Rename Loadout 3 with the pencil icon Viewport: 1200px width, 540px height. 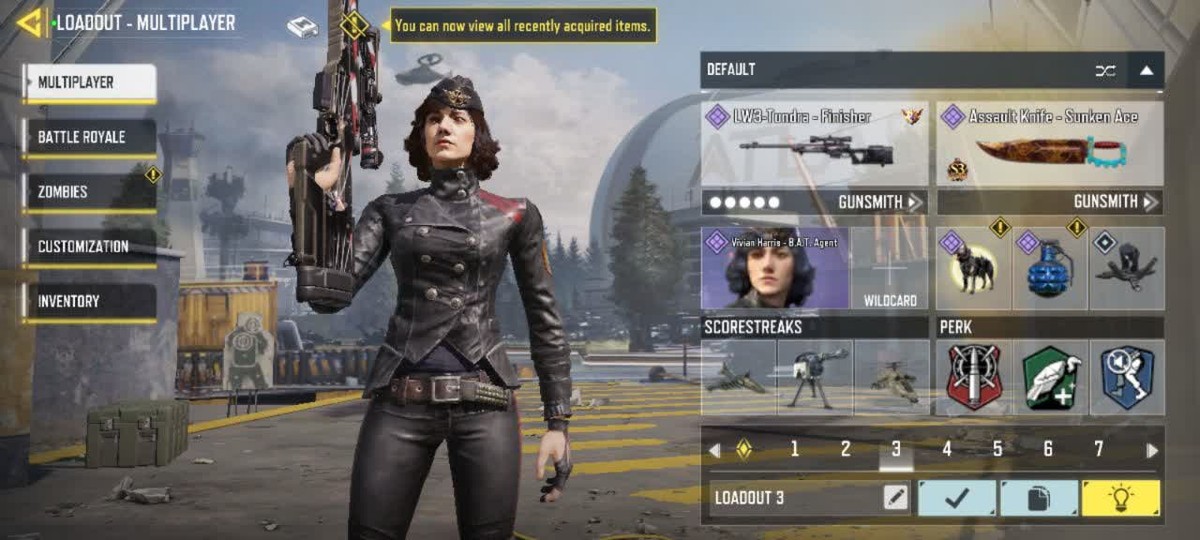(x=896, y=498)
